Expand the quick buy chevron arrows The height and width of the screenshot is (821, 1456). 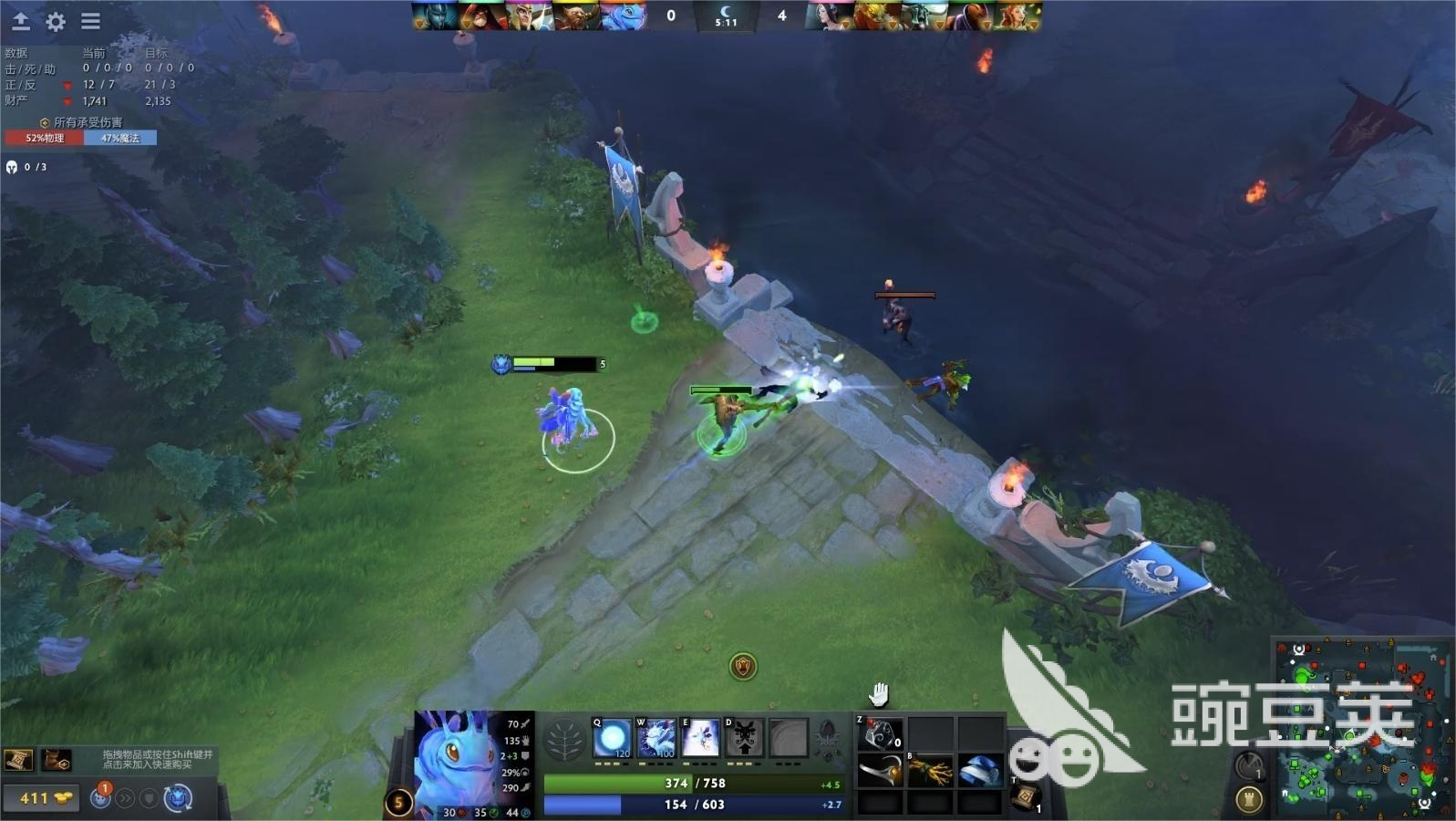tap(125, 798)
